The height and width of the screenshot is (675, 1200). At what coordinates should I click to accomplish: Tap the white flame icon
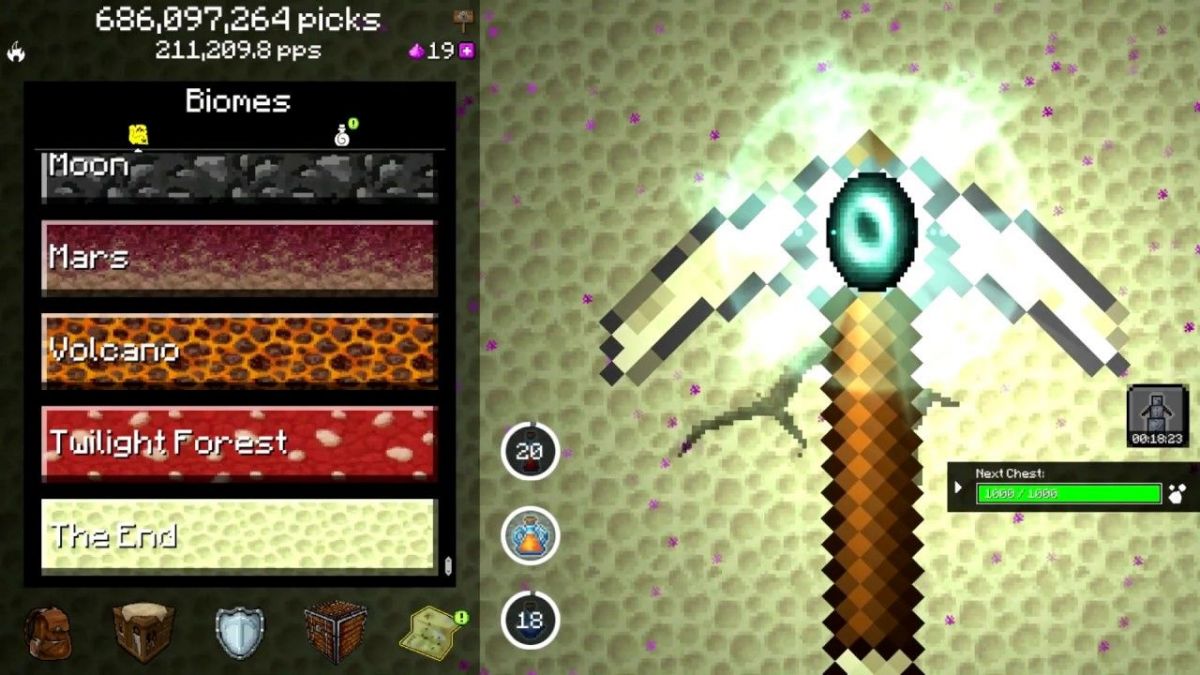click(16, 52)
